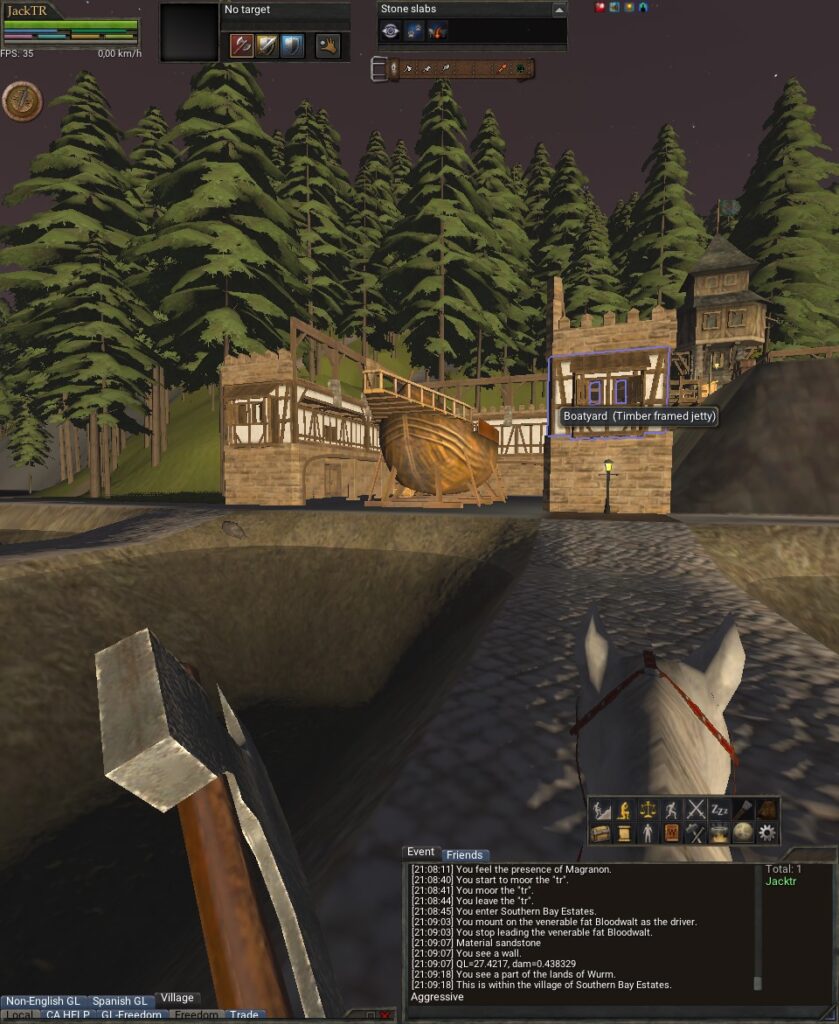839x1024 pixels.
Task: Click the round compass medallion icon
Action: coord(21,100)
